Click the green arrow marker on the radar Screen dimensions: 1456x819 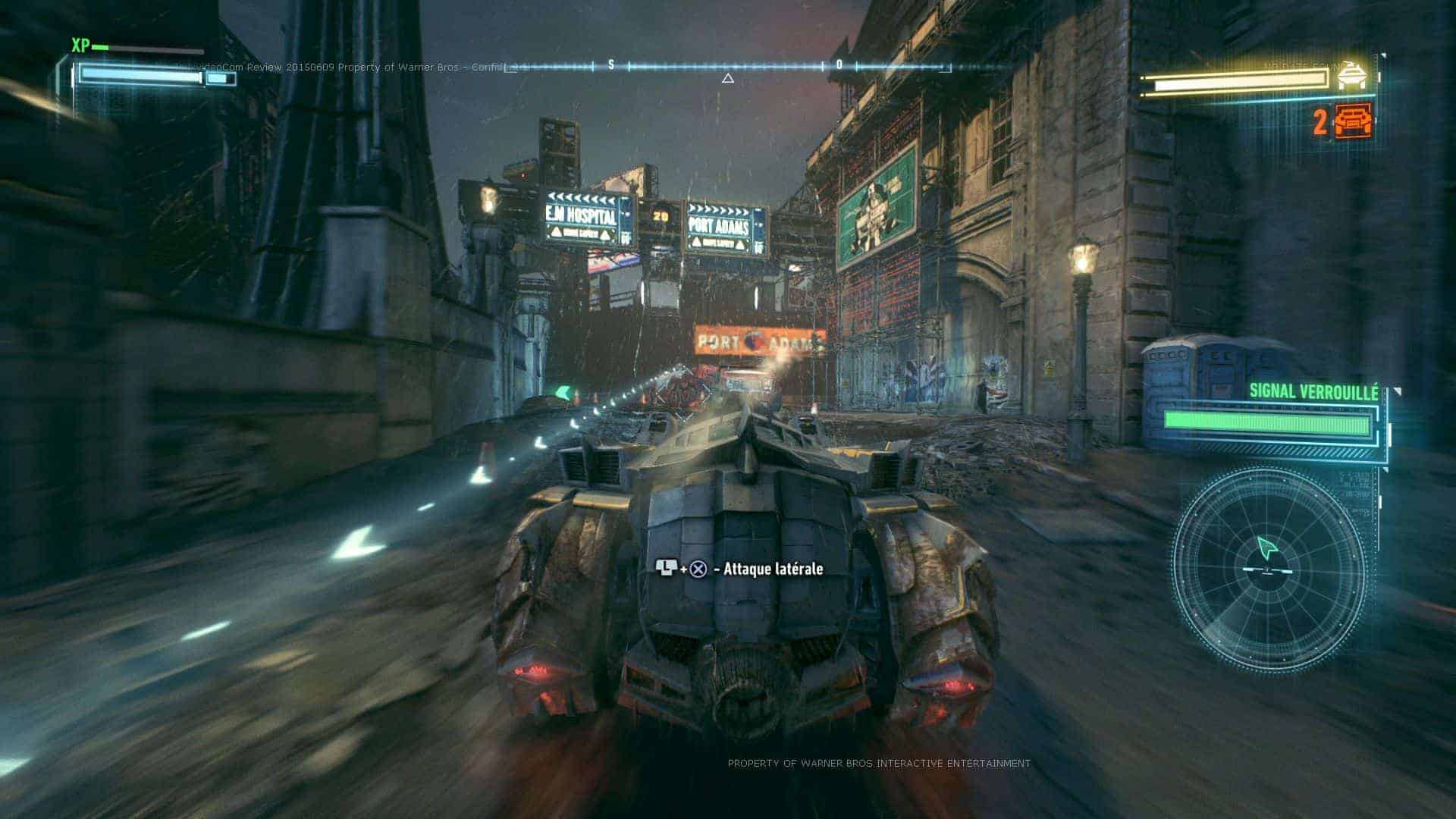[x=1266, y=547]
